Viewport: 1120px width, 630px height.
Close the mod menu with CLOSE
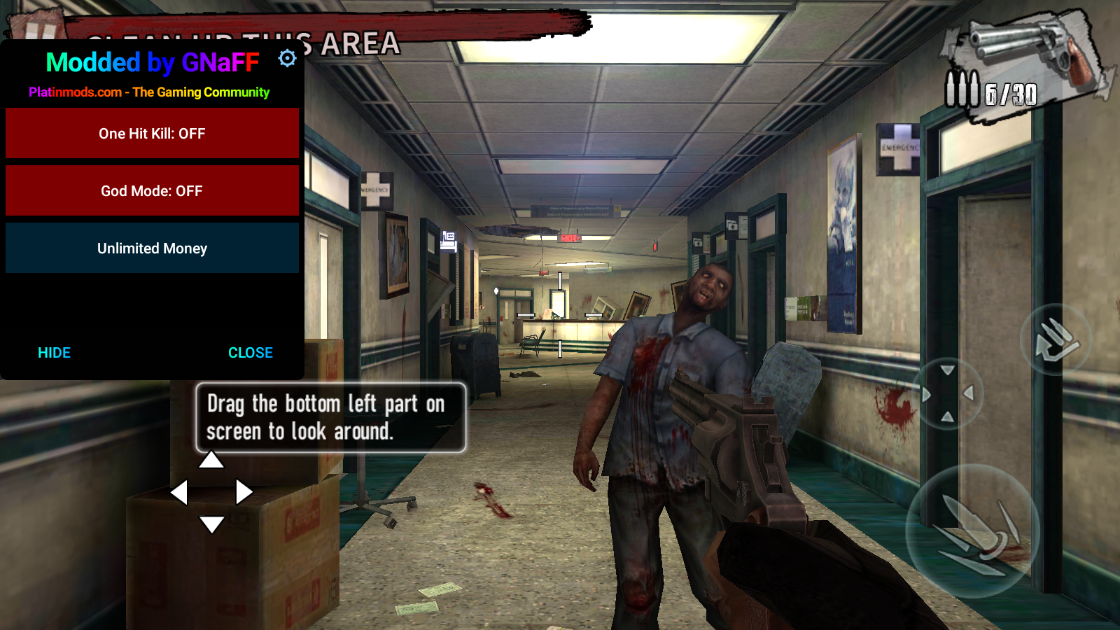click(250, 352)
